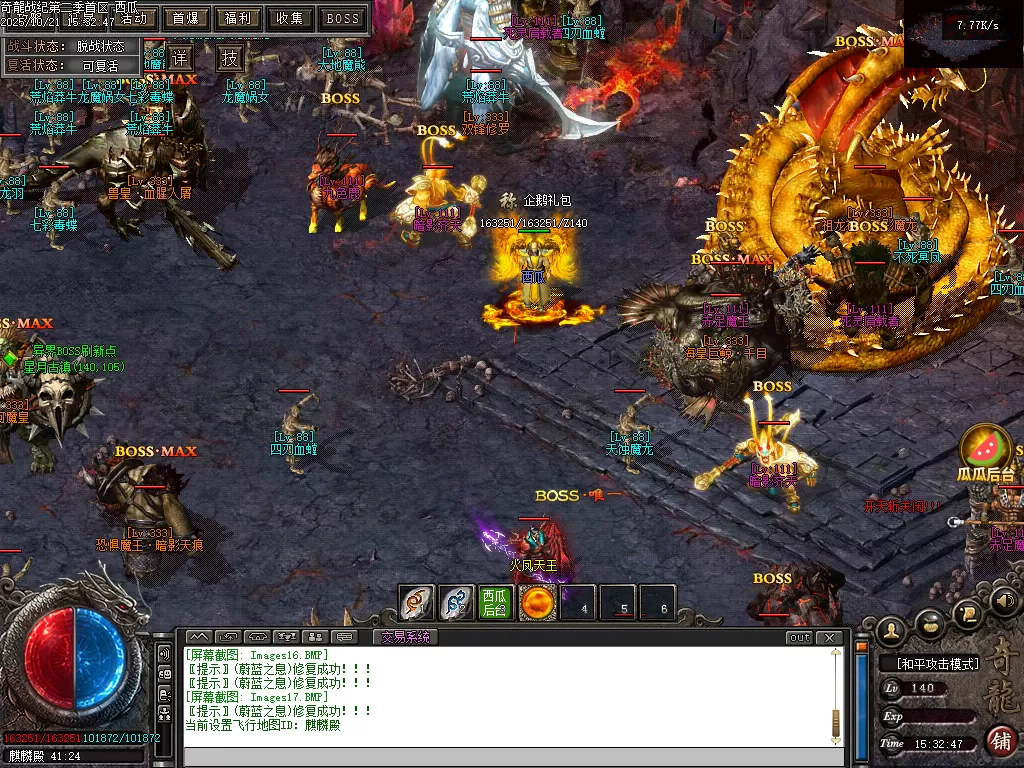
Task: Activate the fireball orb hotbar slot
Action: point(537,603)
